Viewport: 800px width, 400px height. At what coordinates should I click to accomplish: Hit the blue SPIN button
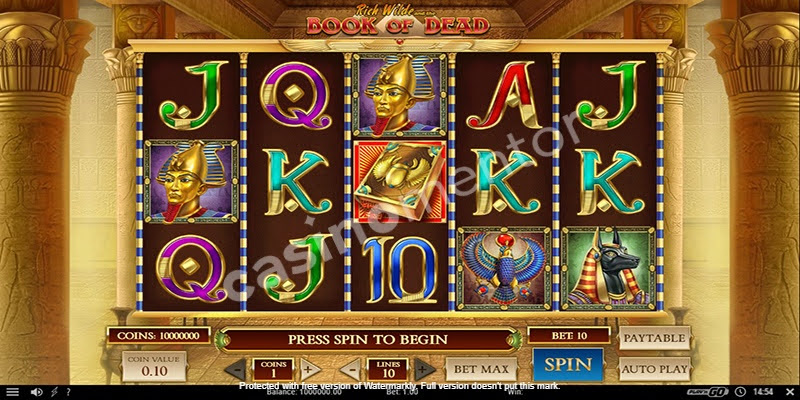[567, 365]
